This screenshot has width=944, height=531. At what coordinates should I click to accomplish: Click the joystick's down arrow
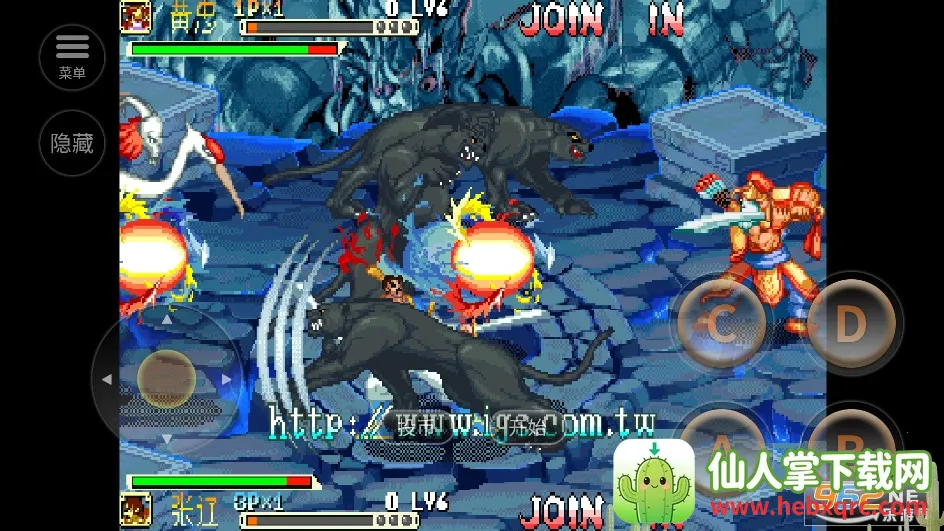[x=166, y=438]
